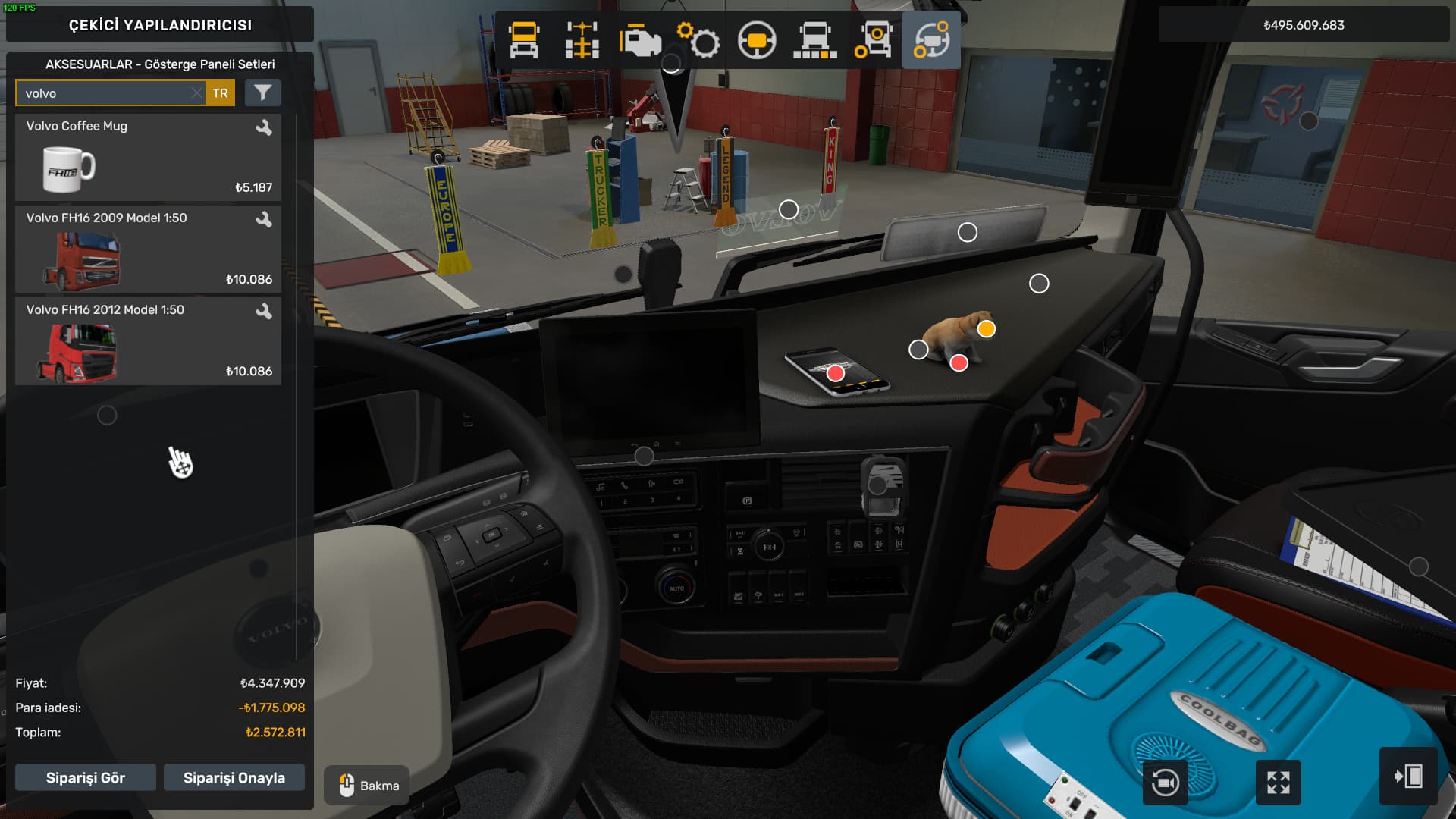Exit the truck configurator with door icon

coord(1408,777)
